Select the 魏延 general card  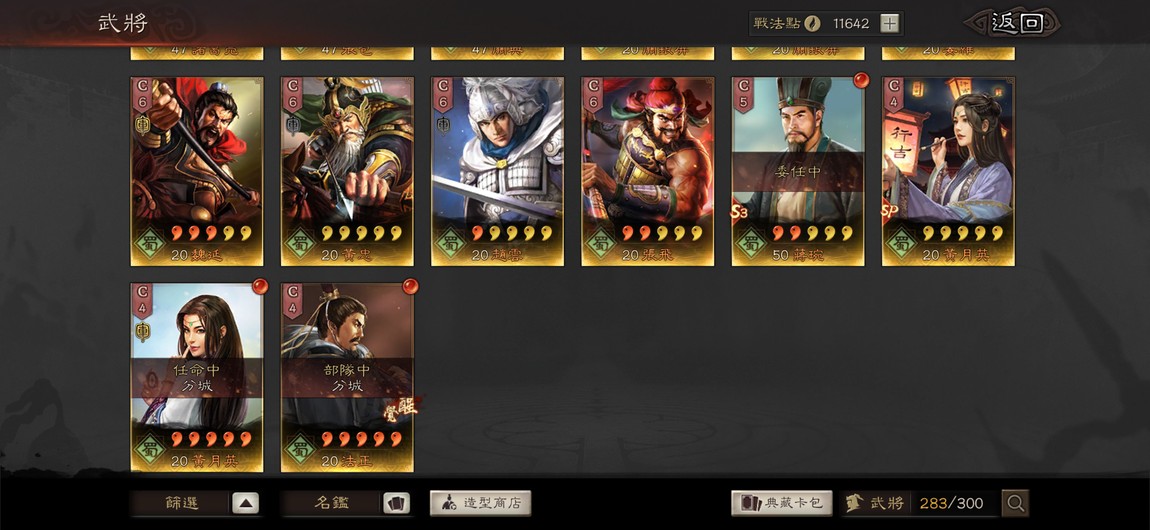197,170
